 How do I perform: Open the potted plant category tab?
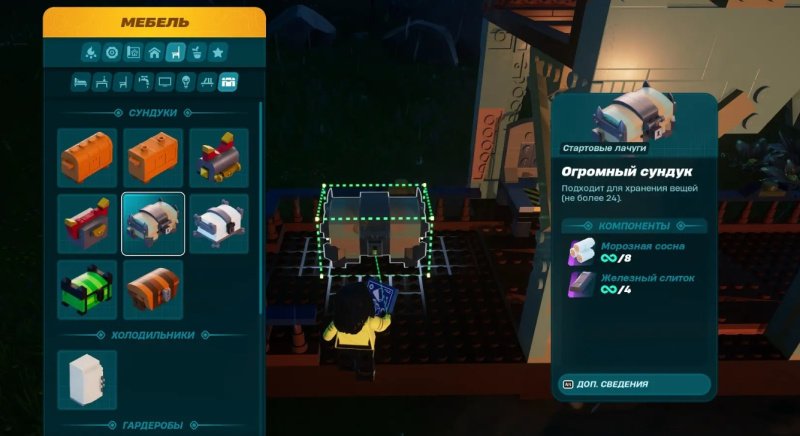click(197, 52)
